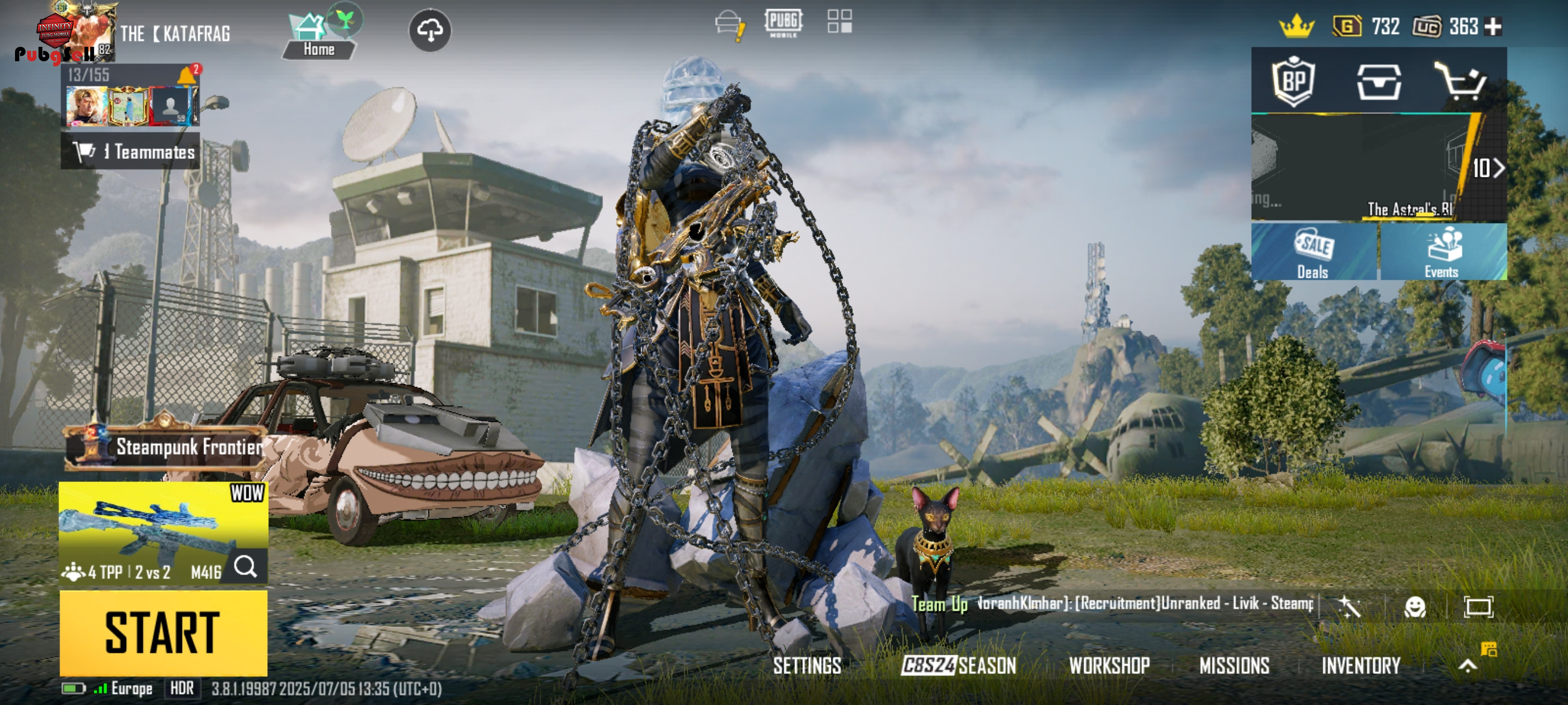Open the Deals sale panel

[1314, 253]
